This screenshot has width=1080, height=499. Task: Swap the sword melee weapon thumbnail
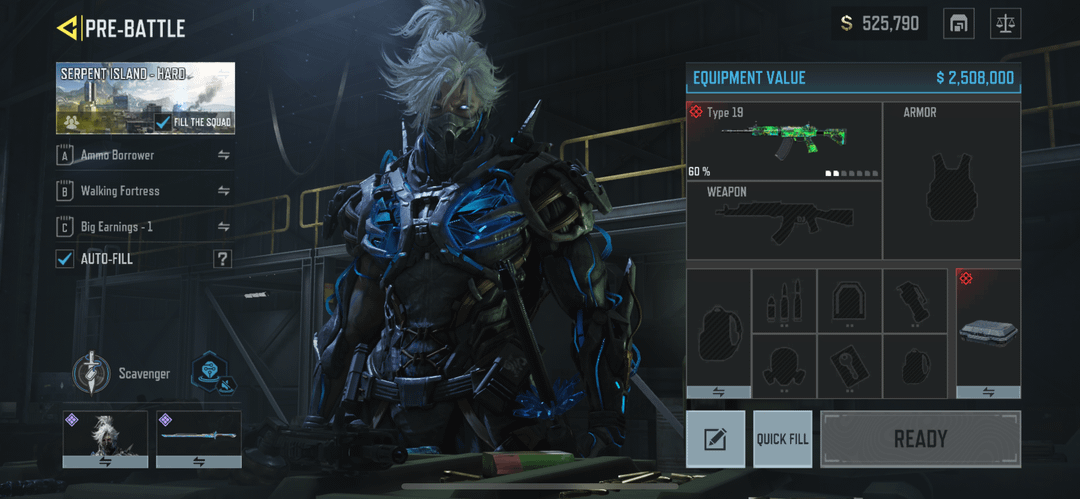[198, 438]
